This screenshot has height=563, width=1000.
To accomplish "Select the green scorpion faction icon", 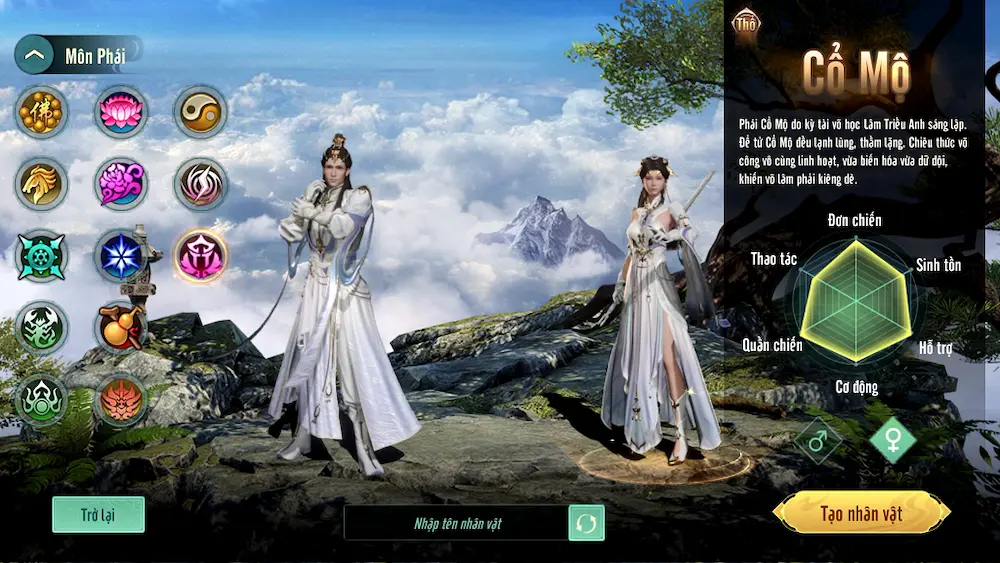I will click(x=41, y=328).
